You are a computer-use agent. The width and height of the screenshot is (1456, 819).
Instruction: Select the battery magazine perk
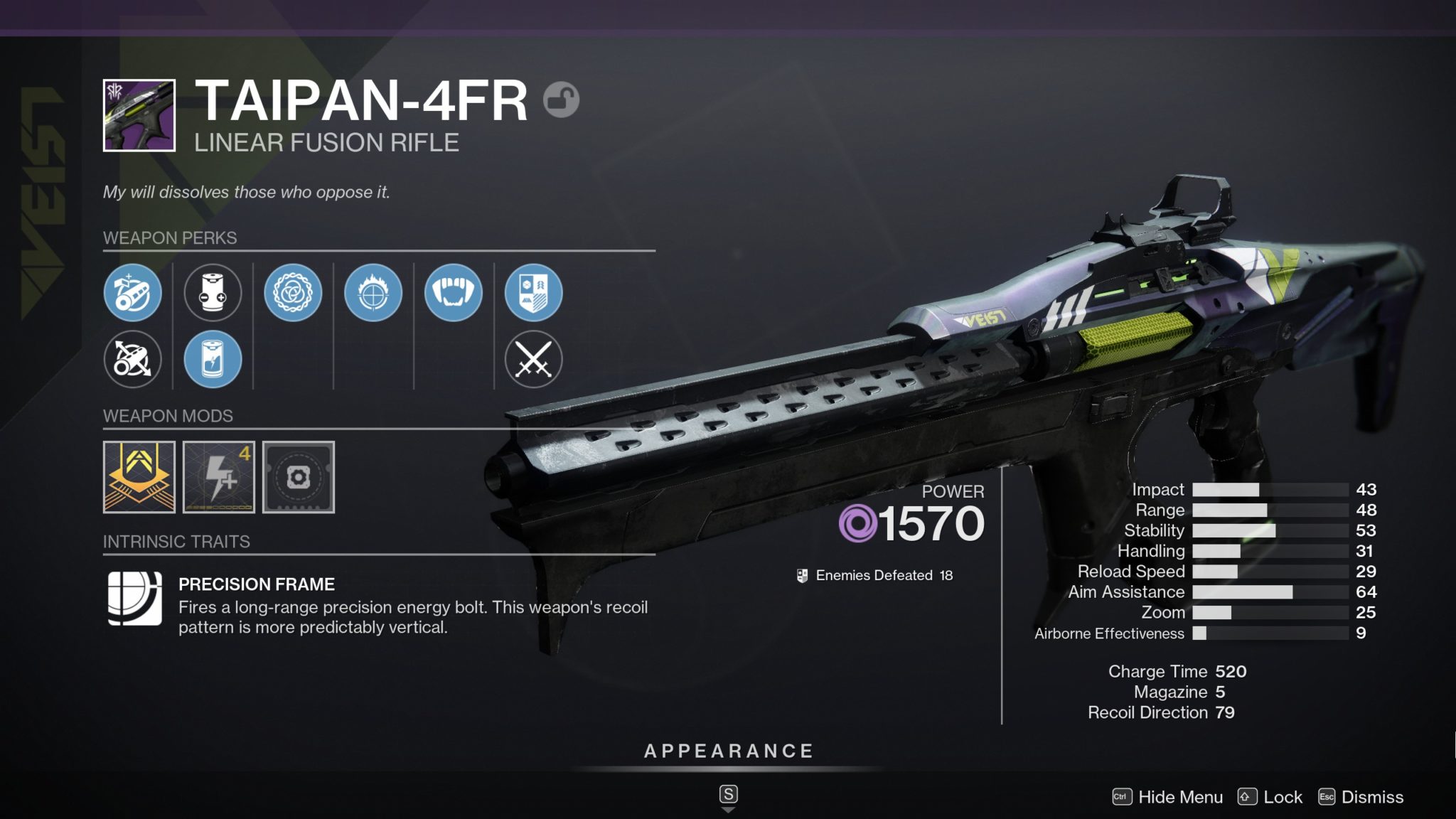pyautogui.click(x=214, y=294)
